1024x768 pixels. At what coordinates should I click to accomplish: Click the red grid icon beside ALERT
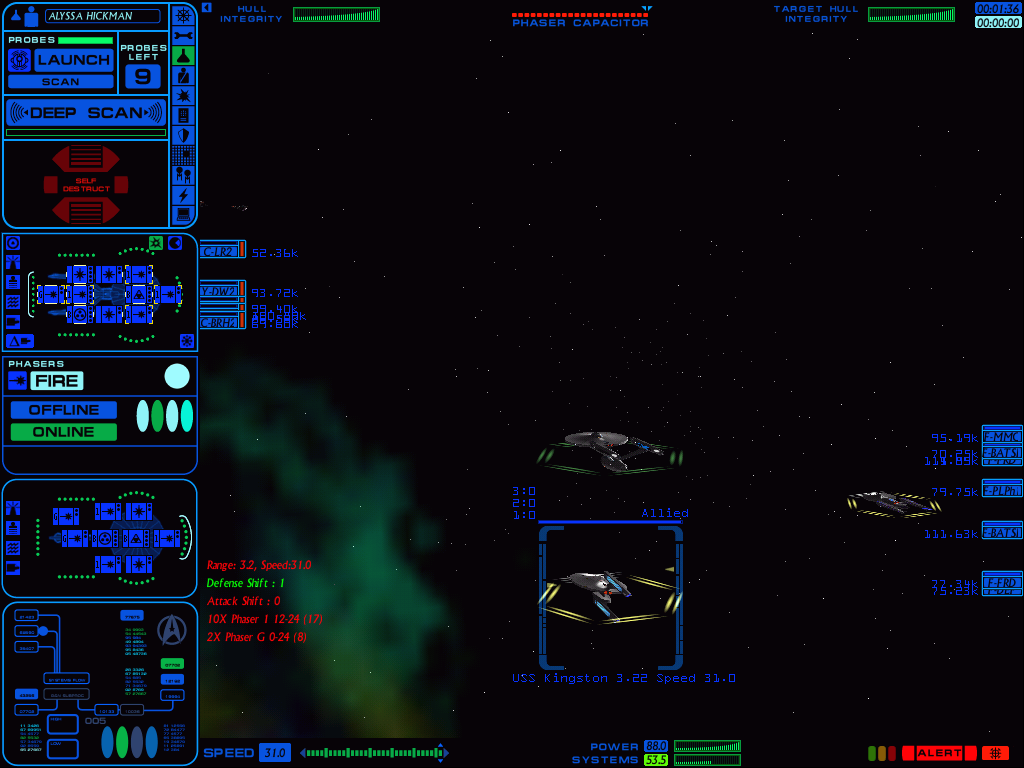[x=995, y=753]
